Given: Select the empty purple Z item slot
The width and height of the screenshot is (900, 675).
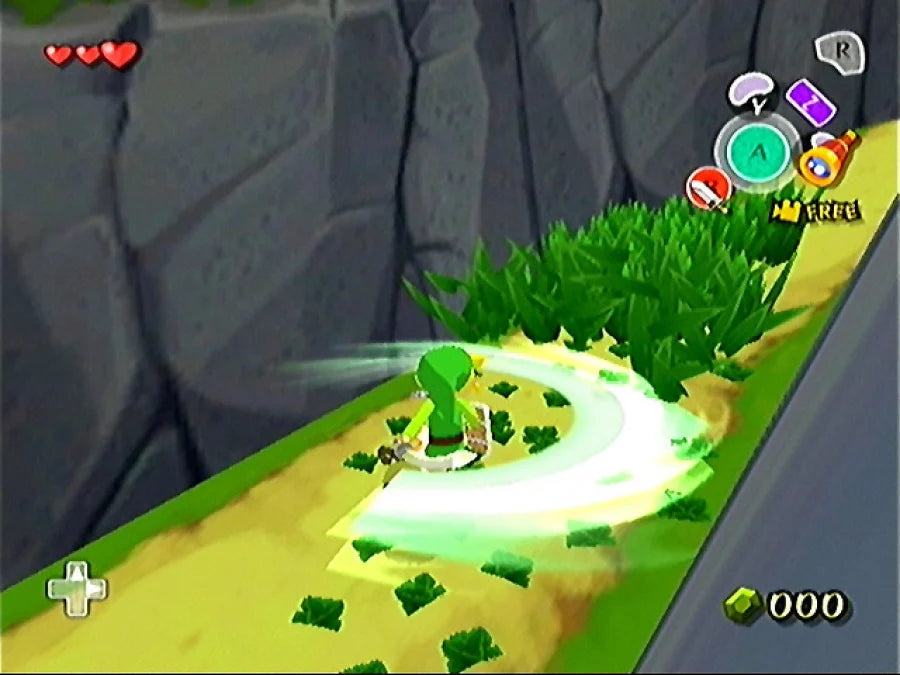Looking at the screenshot, I should (x=810, y=100).
